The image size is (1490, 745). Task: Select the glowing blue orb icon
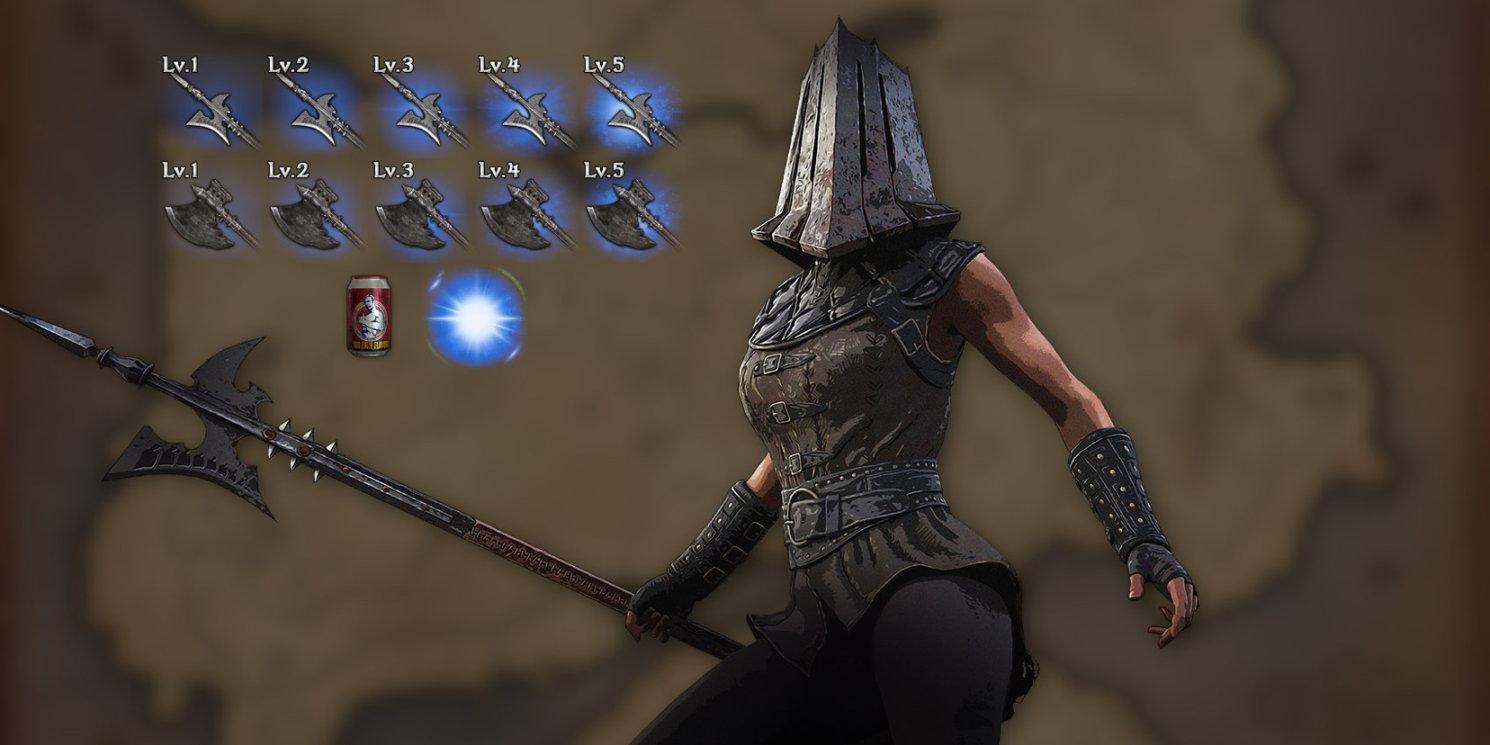pos(476,317)
